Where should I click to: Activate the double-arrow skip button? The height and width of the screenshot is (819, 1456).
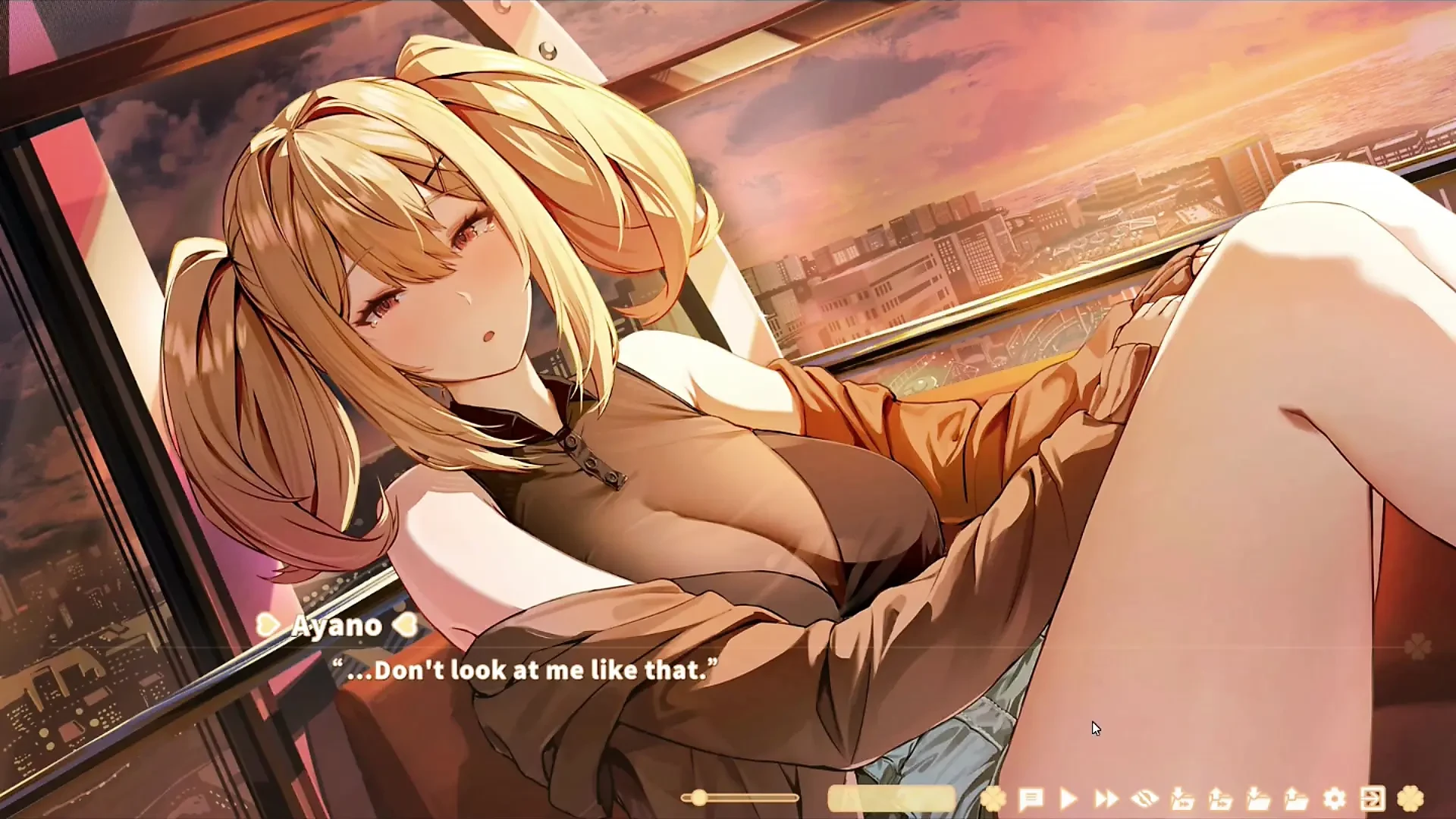(1106, 799)
